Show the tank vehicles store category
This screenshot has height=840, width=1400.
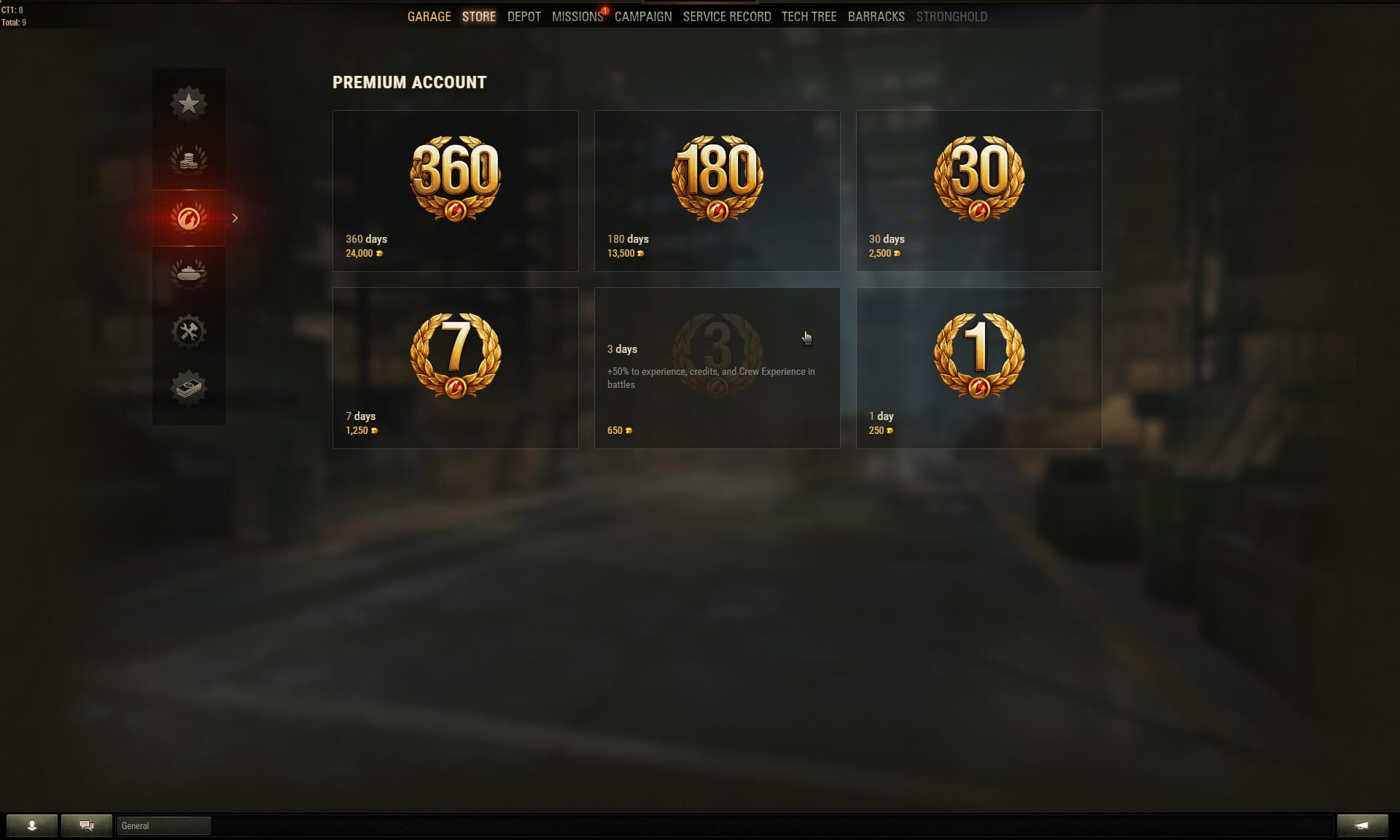pyautogui.click(x=189, y=274)
